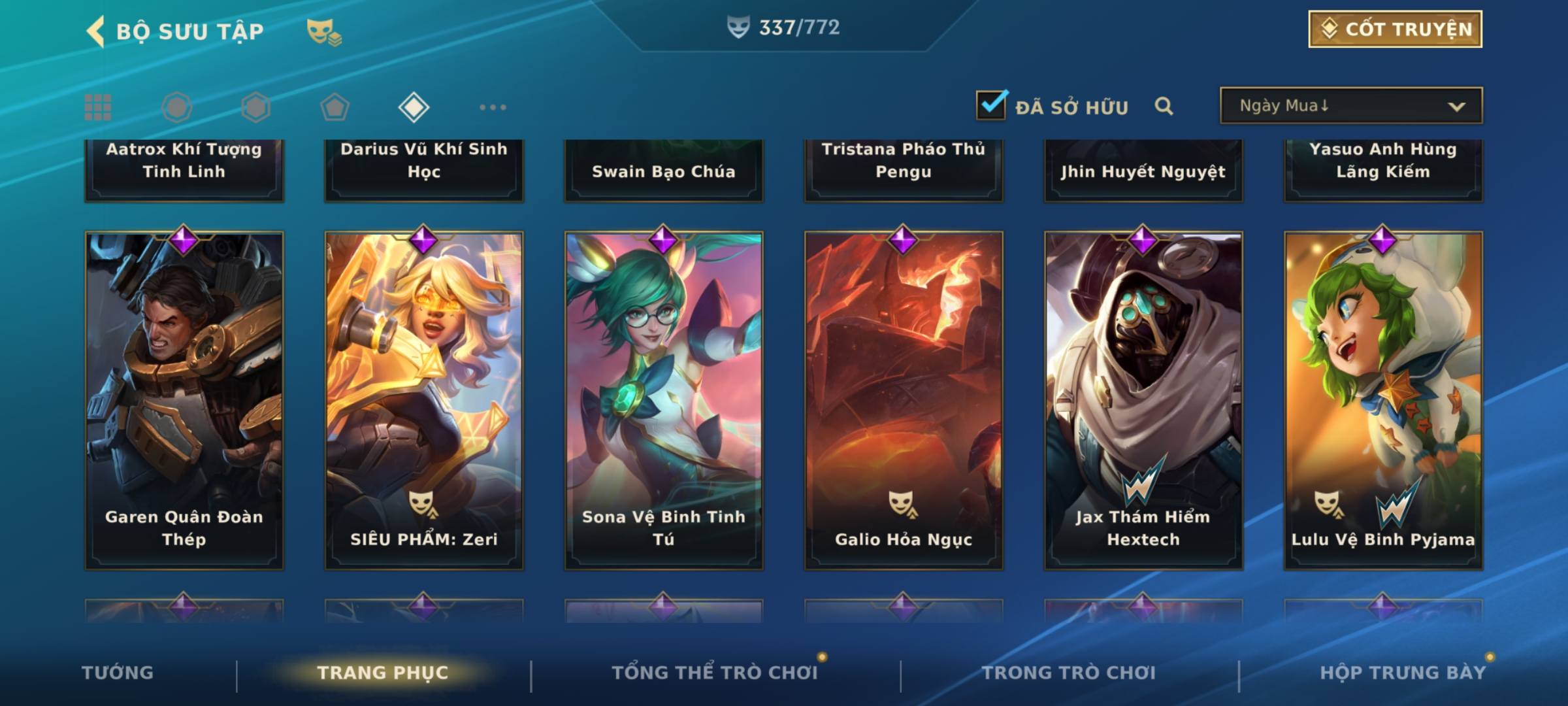Choose the SIÊU PHẨM: Zeri skin card
1568x706 pixels.
pos(424,400)
